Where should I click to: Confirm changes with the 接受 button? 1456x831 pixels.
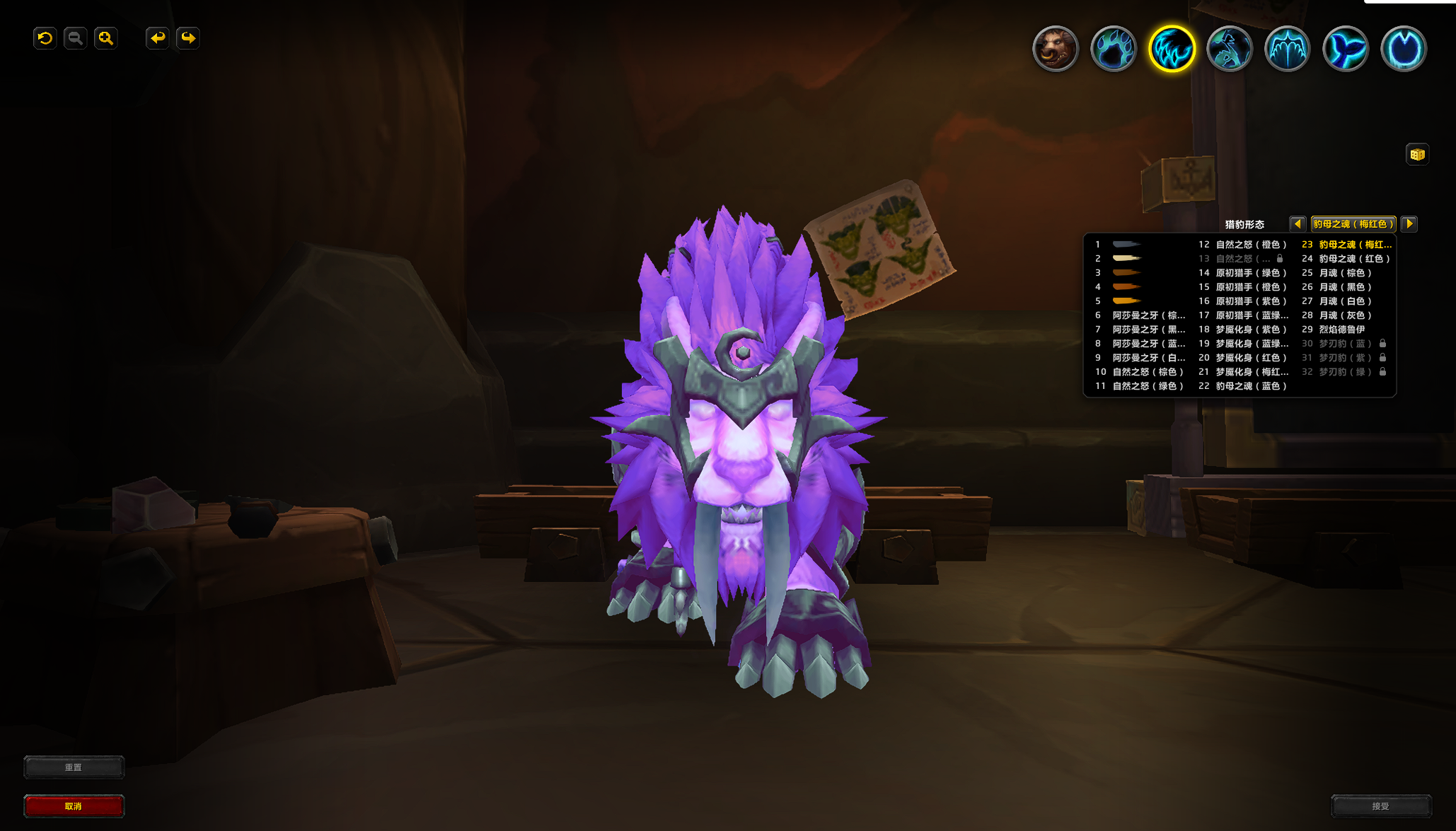coord(1380,806)
